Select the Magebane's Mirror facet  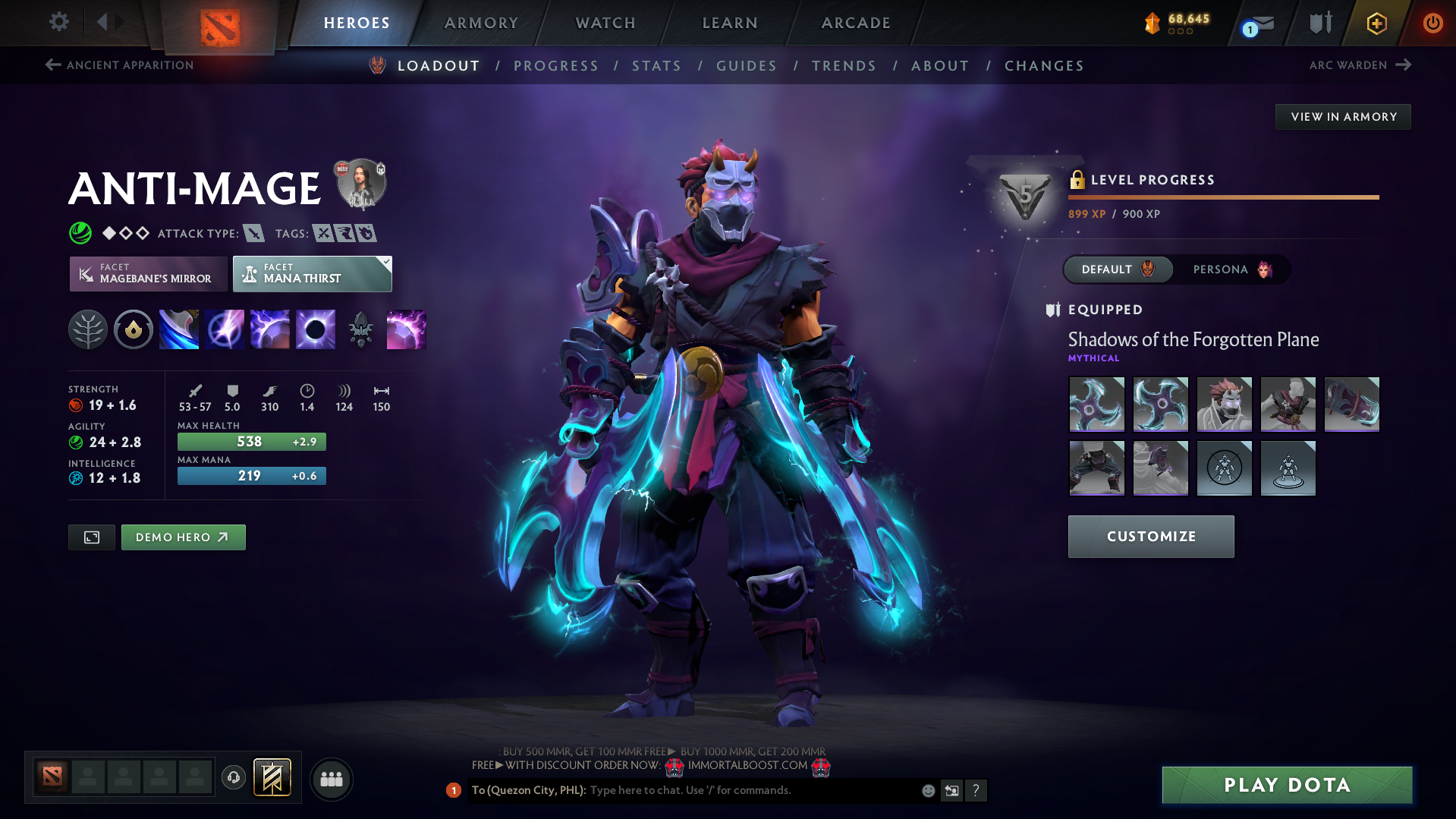[x=148, y=273]
